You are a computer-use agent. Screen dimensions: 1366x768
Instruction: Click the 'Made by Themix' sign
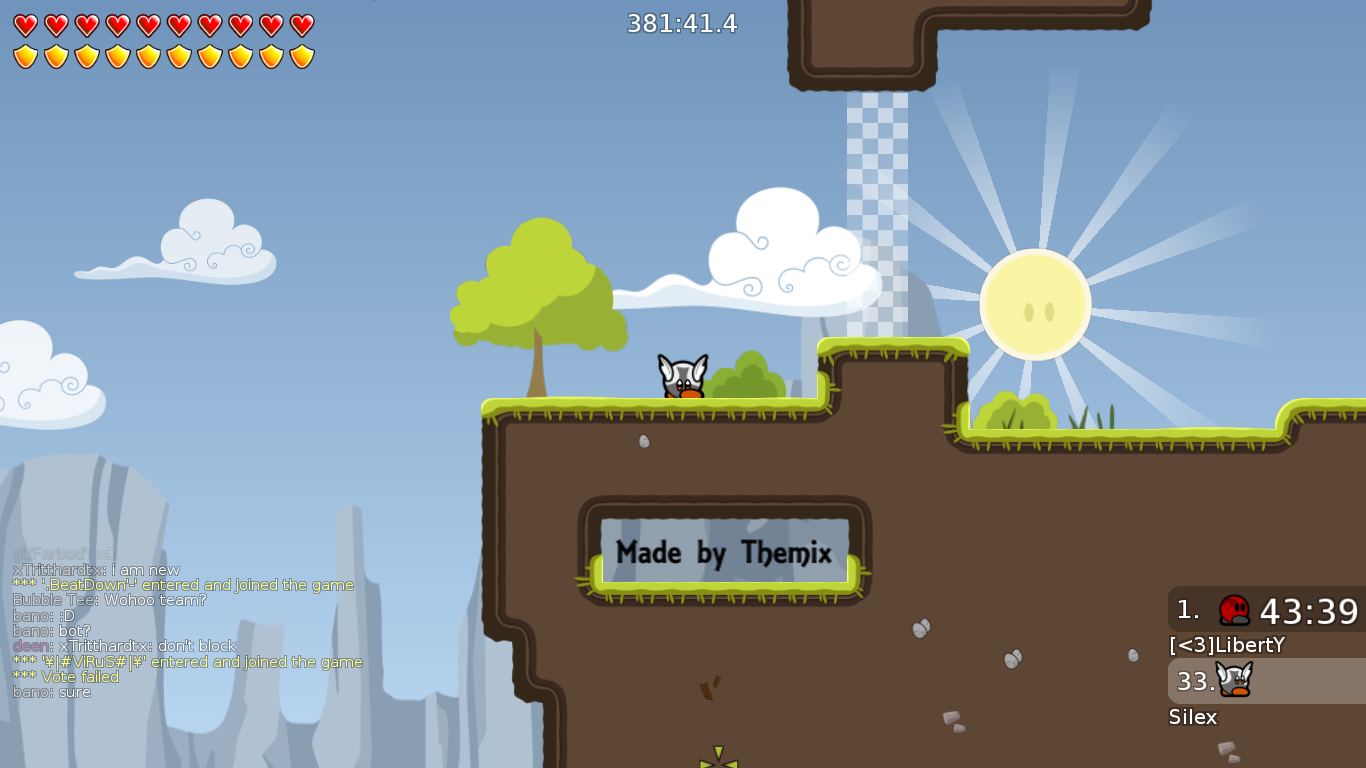(x=723, y=550)
